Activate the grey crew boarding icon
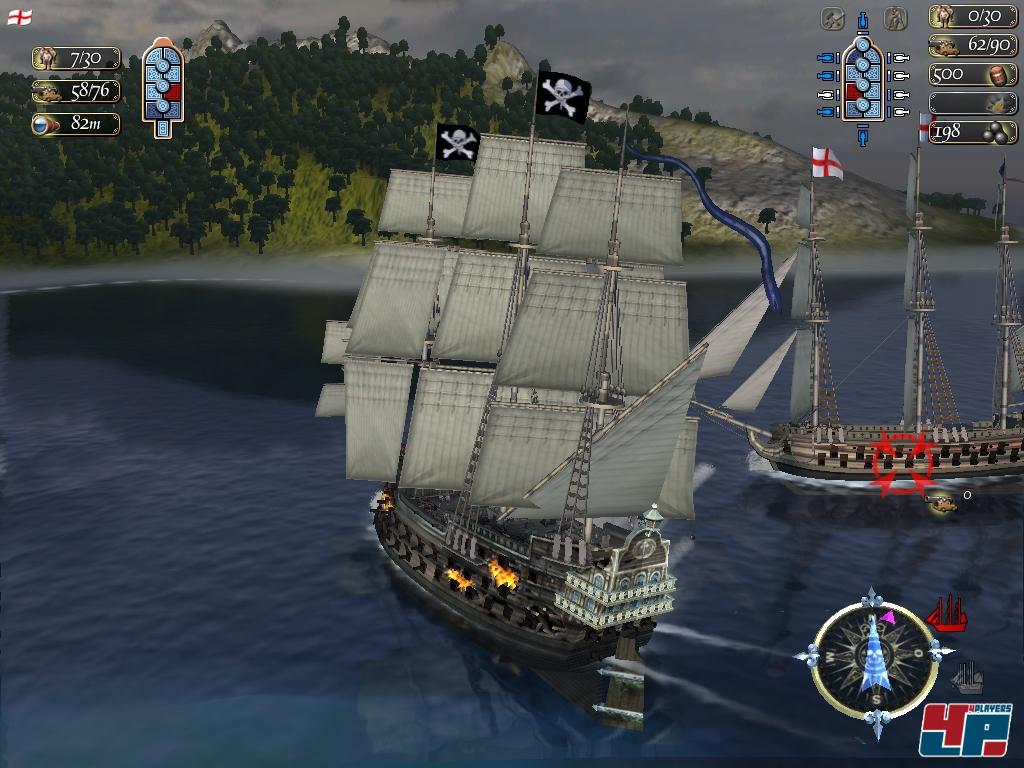 tap(897, 18)
